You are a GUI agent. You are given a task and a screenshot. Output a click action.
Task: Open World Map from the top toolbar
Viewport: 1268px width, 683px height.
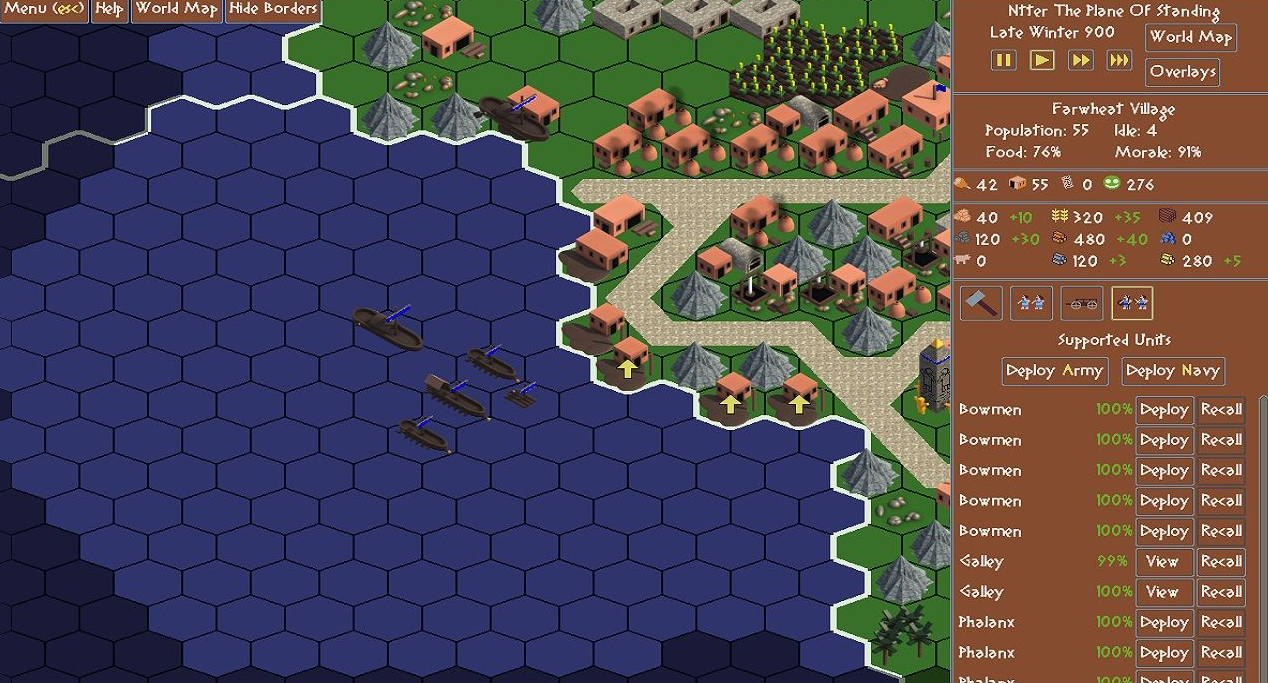pos(176,10)
